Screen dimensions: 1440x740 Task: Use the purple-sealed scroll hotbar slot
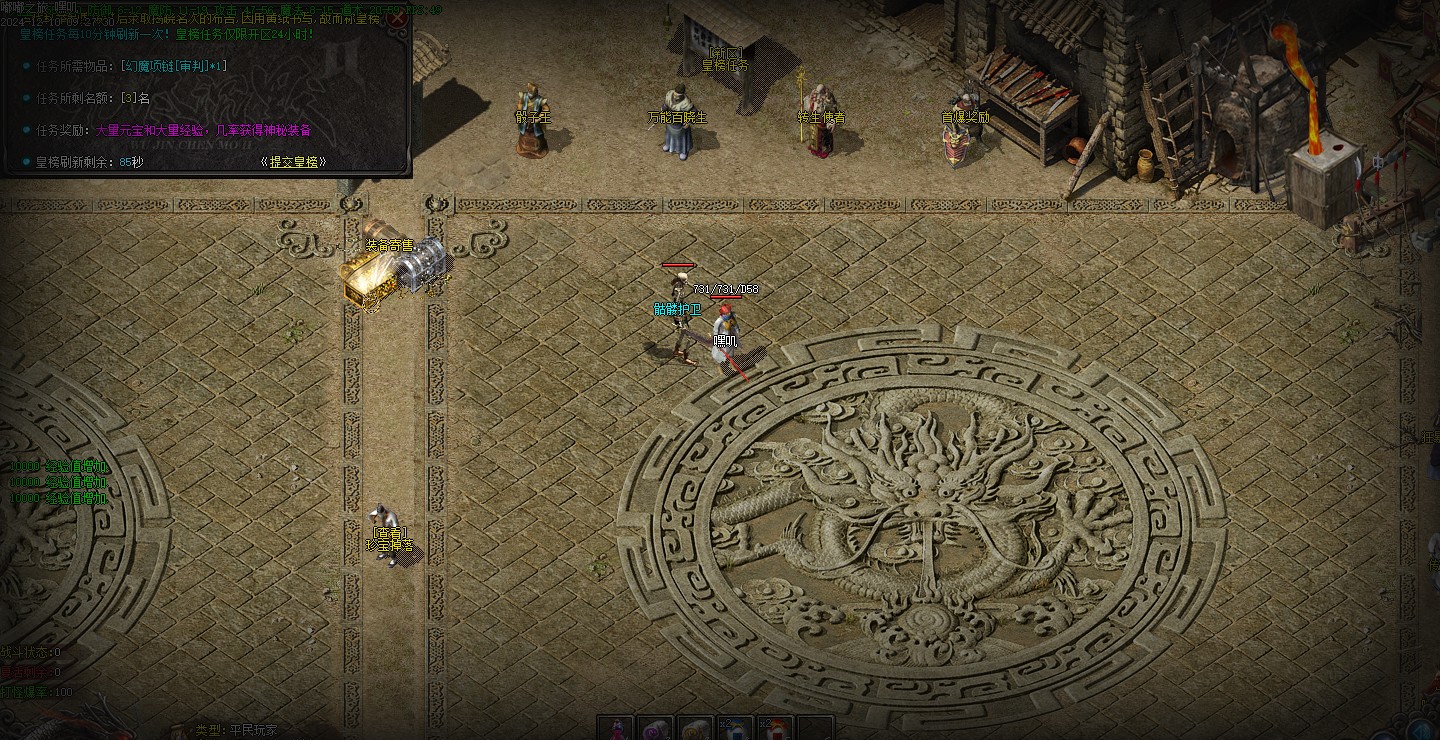click(656, 728)
